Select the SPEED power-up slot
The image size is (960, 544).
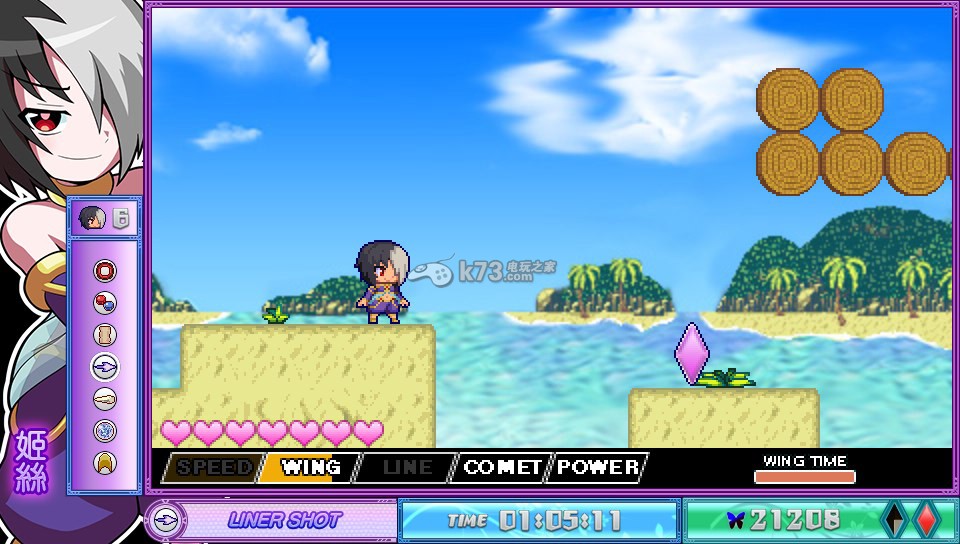coord(213,467)
